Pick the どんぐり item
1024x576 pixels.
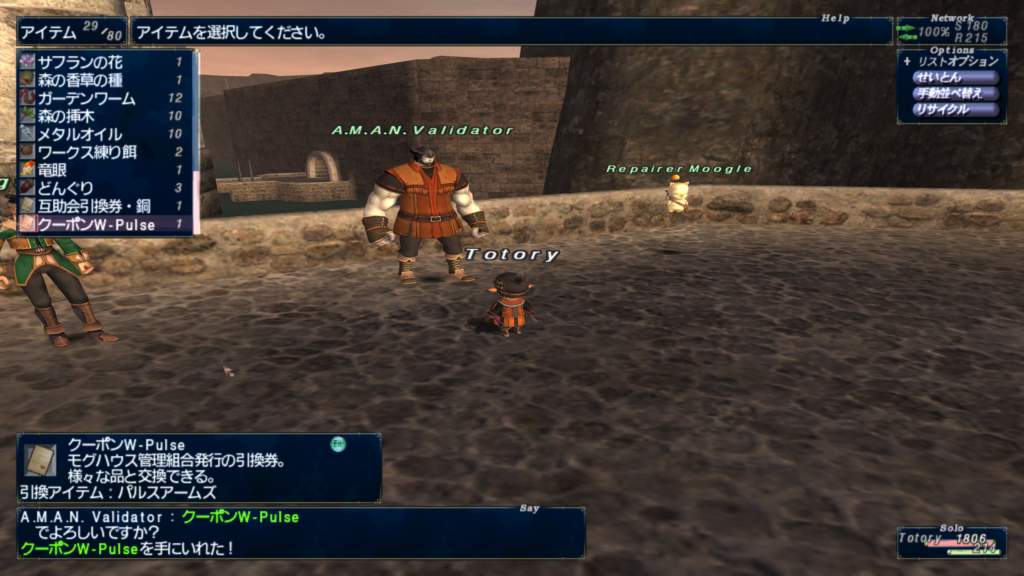pyautogui.click(x=100, y=188)
